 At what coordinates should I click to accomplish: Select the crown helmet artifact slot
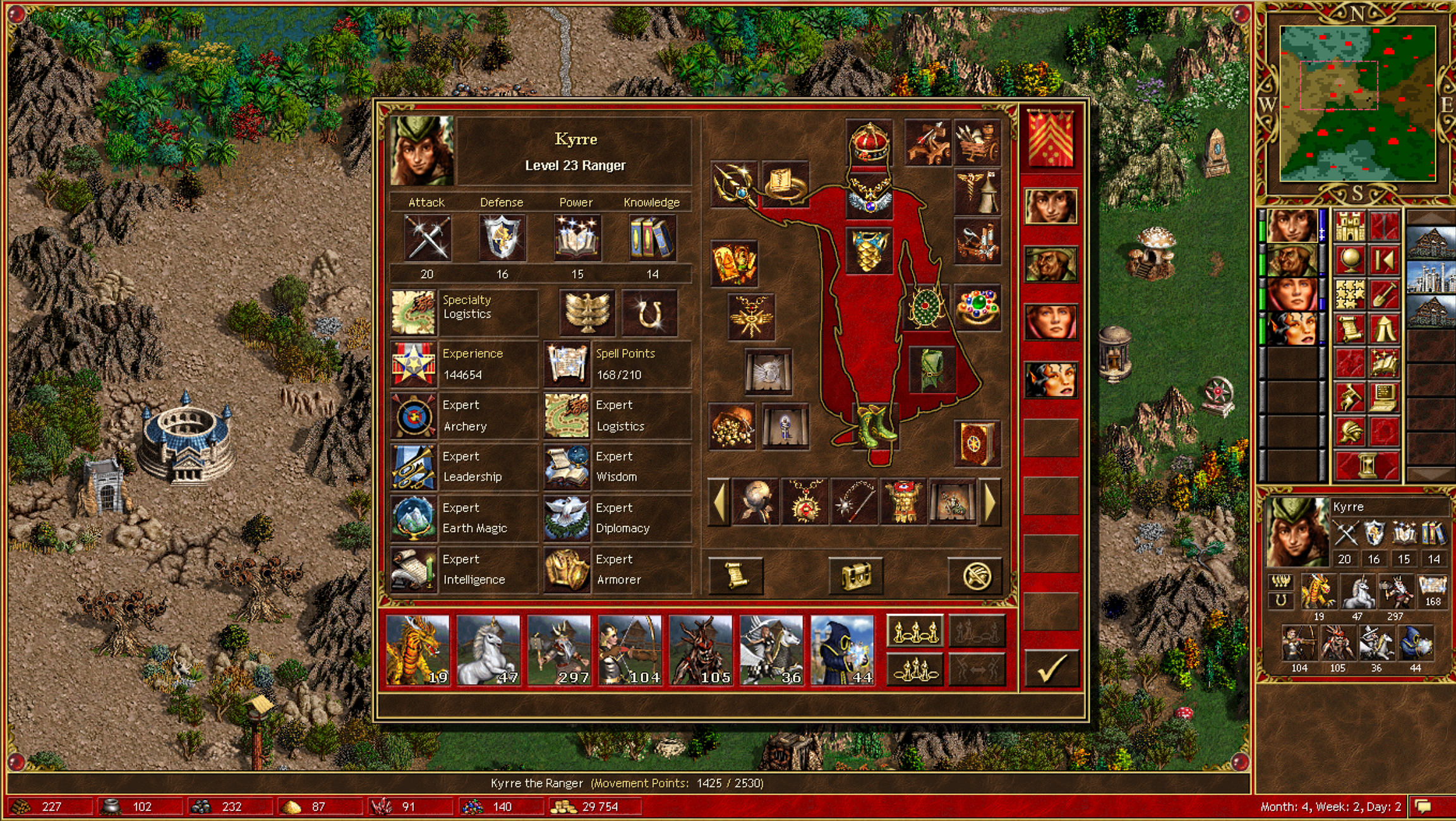(x=869, y=143)
